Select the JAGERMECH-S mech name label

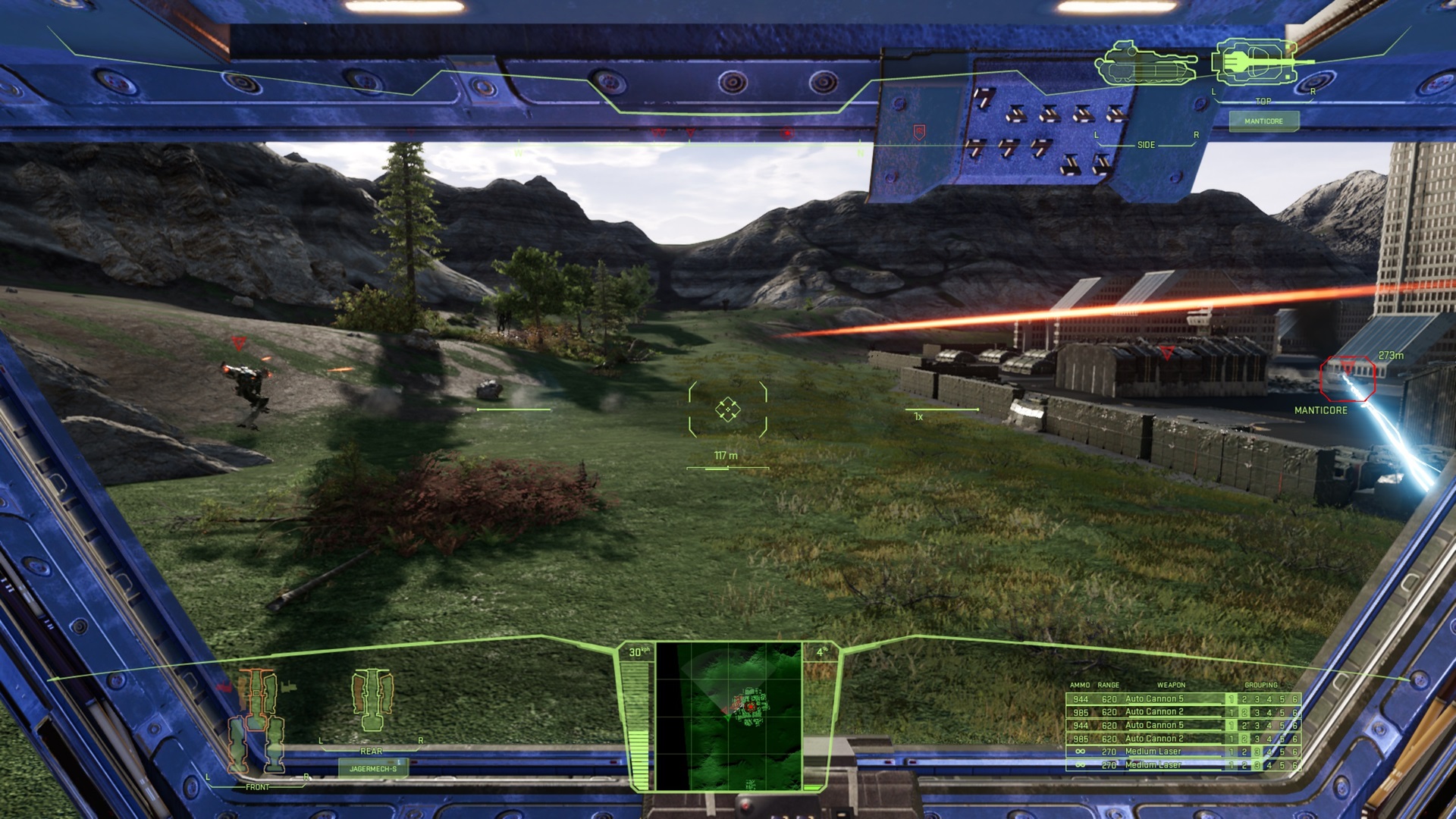point(373,768)
